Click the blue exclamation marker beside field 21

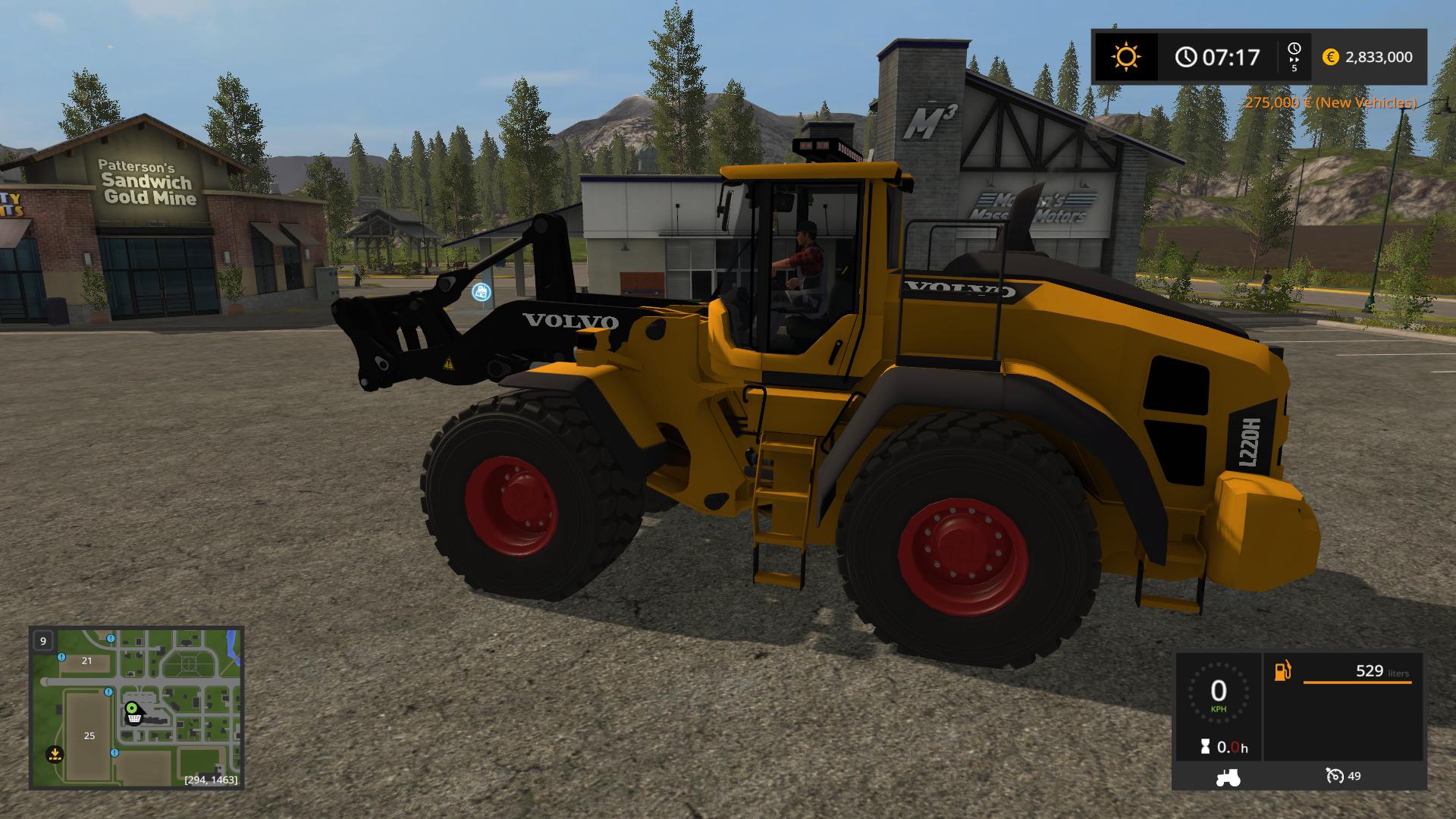[62, 657]
